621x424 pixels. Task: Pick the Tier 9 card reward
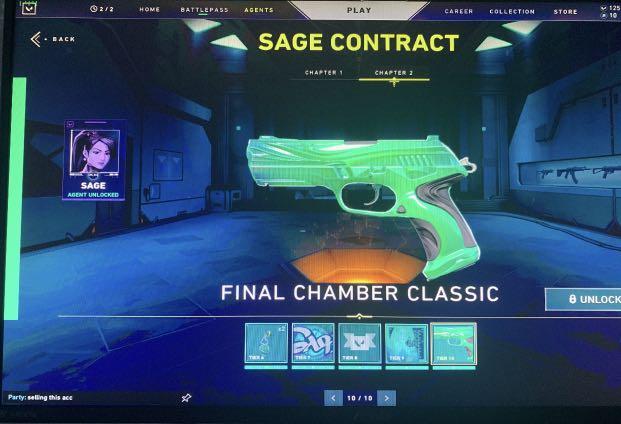pyautogui.click(x=406, y=343)
